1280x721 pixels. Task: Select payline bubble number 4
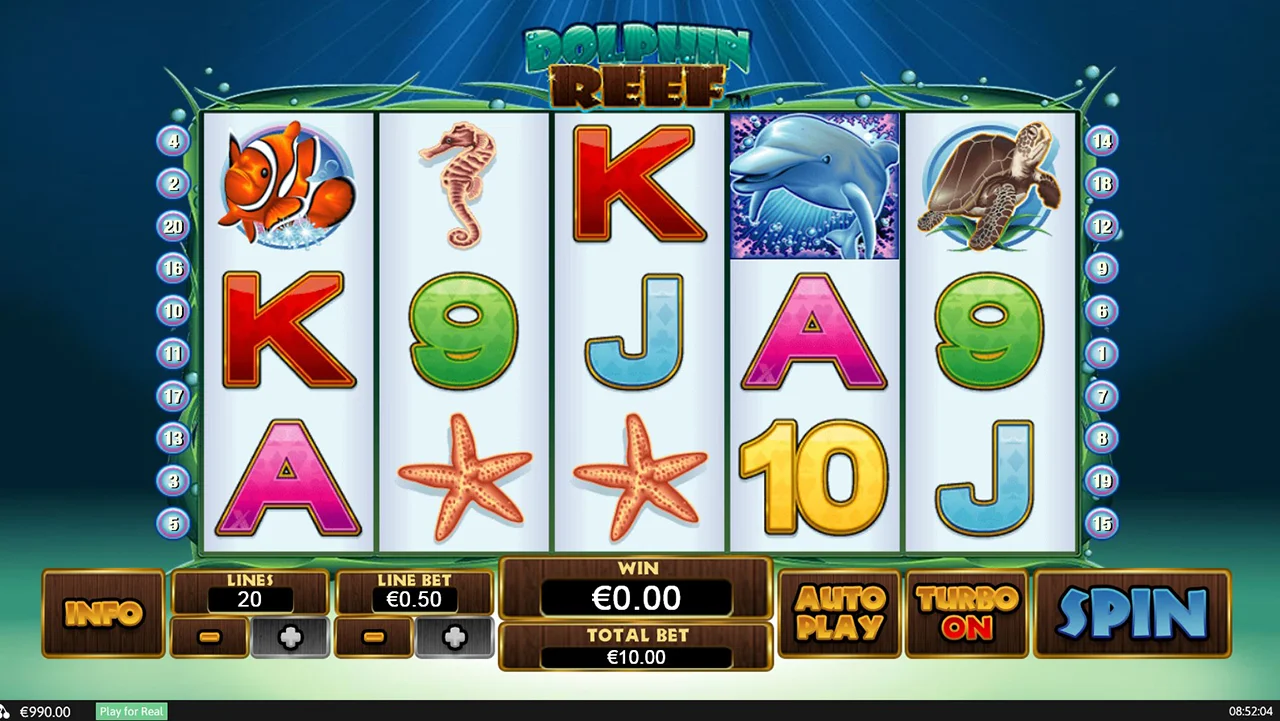click(173, 141)
